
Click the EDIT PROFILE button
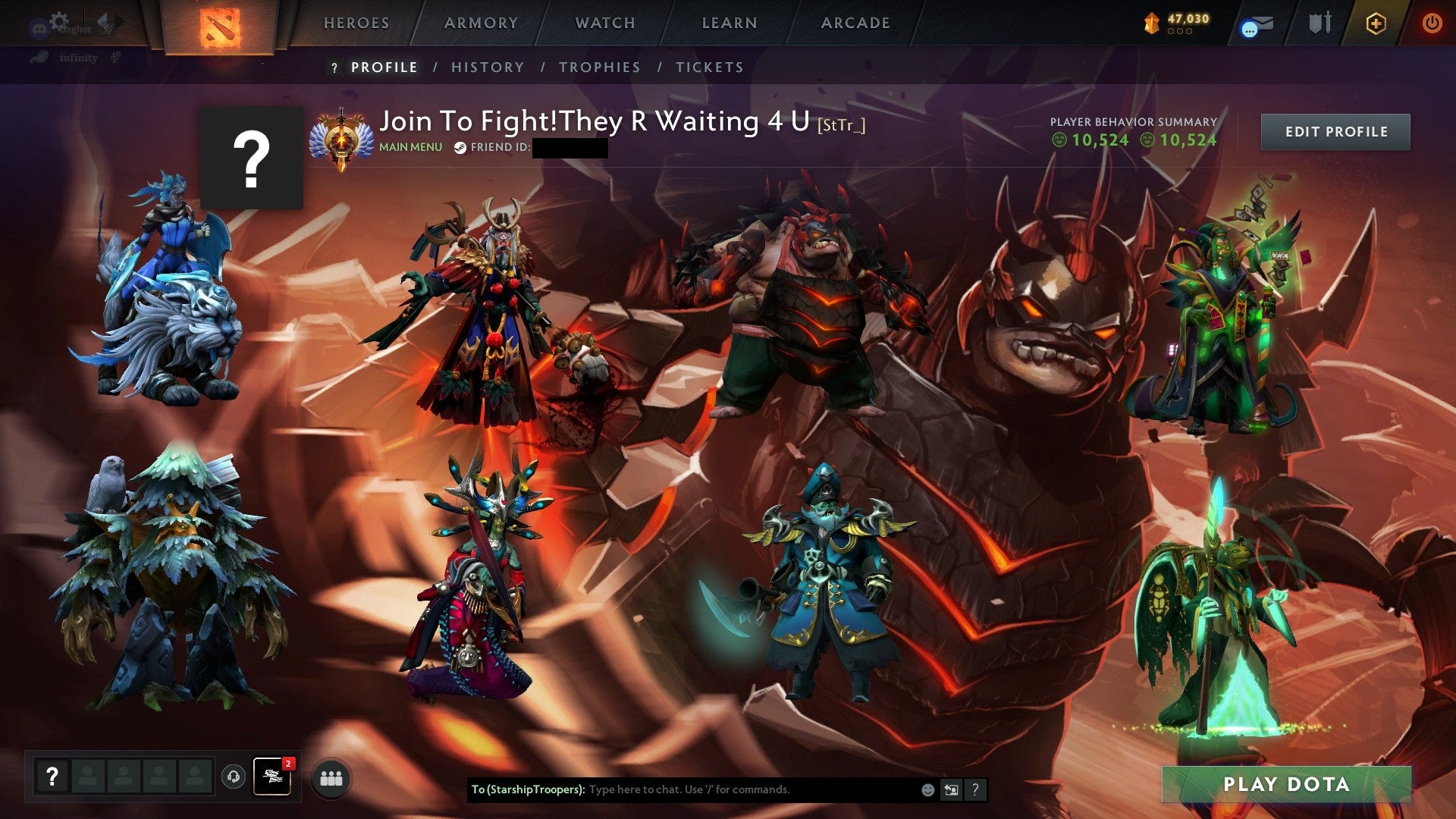point(1335,130)
